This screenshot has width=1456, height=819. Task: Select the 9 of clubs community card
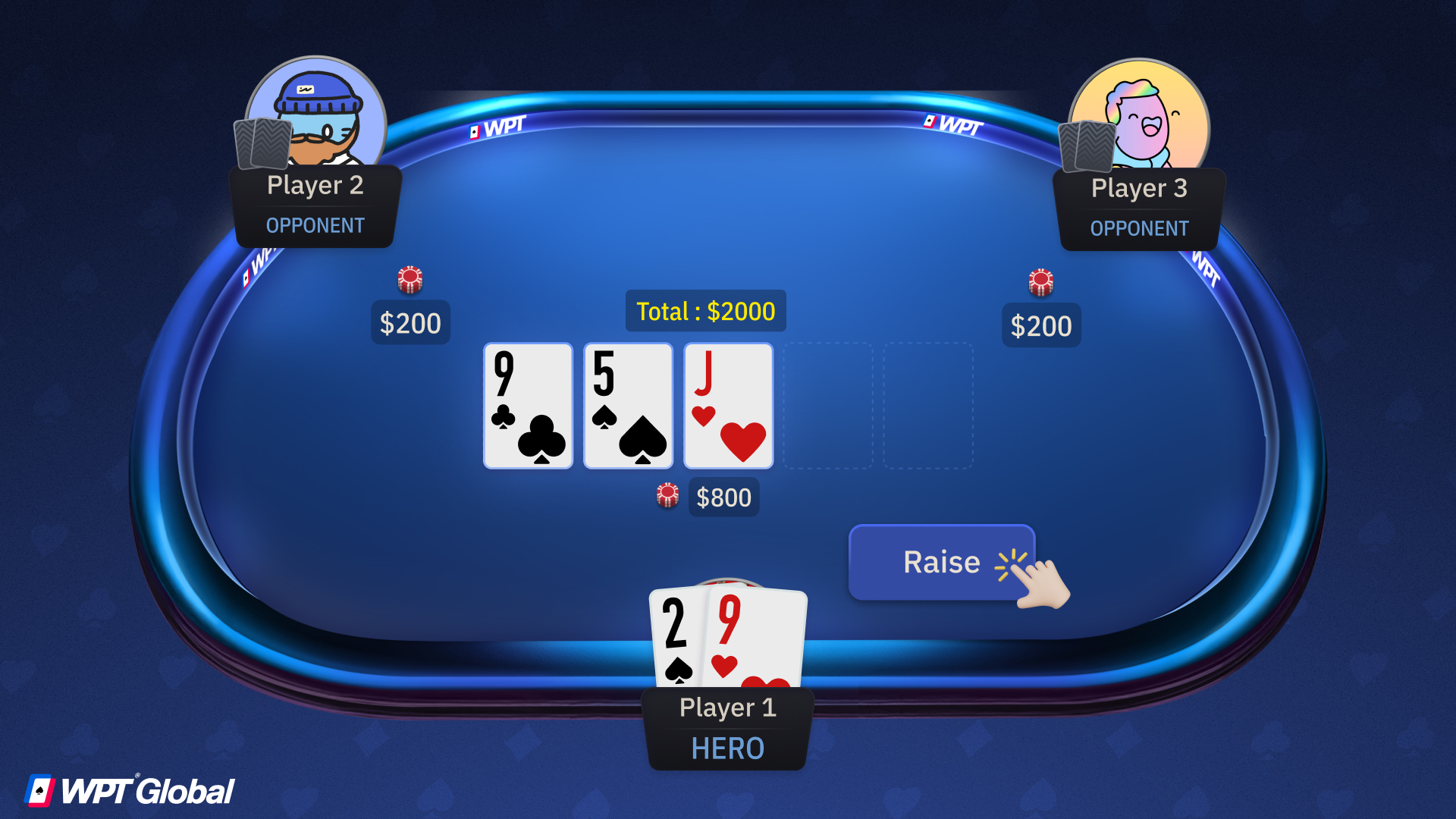tap(527, 405)
